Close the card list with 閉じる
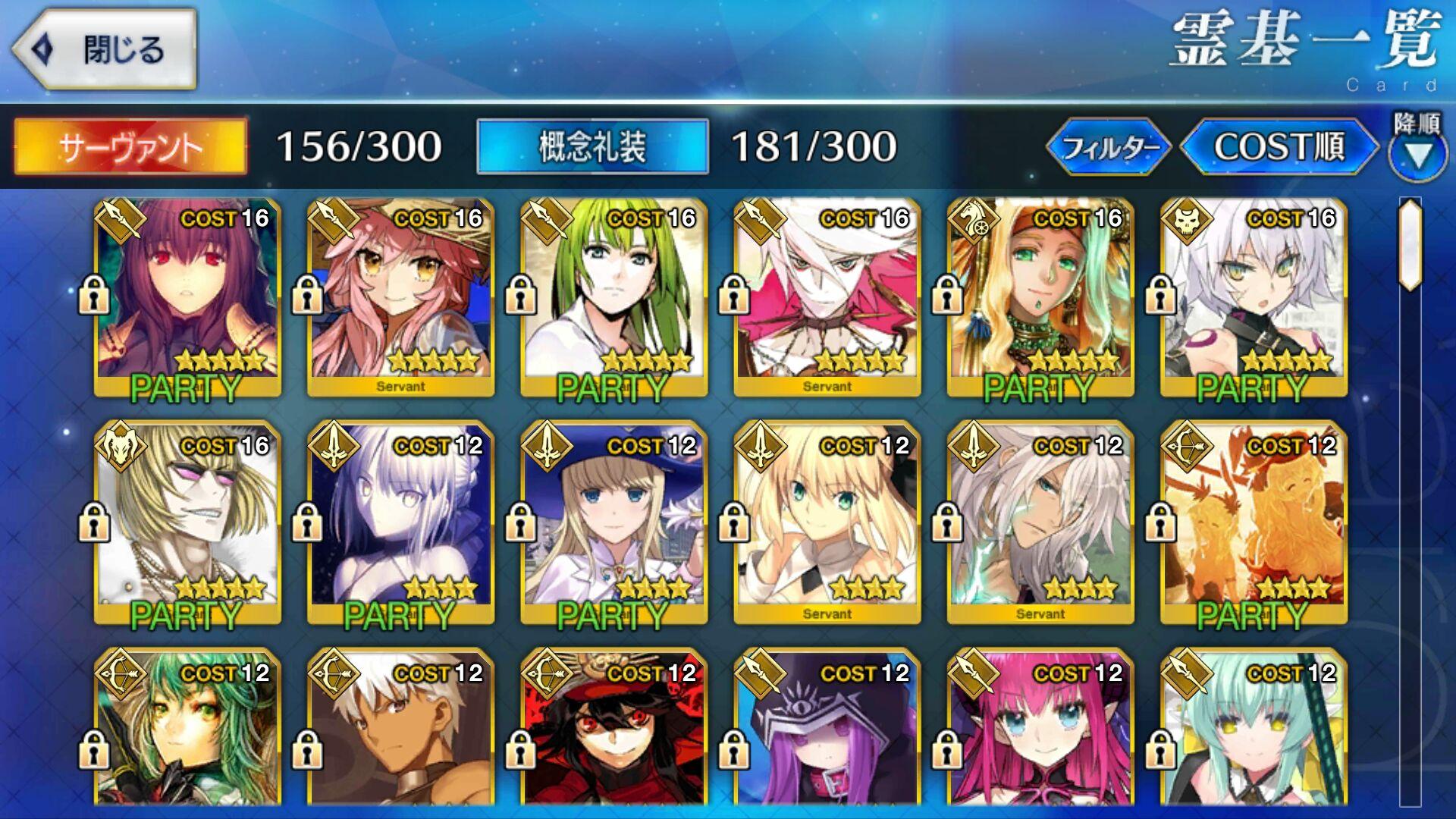Viewport: 1456px width, 819px height. click(105, 50)
